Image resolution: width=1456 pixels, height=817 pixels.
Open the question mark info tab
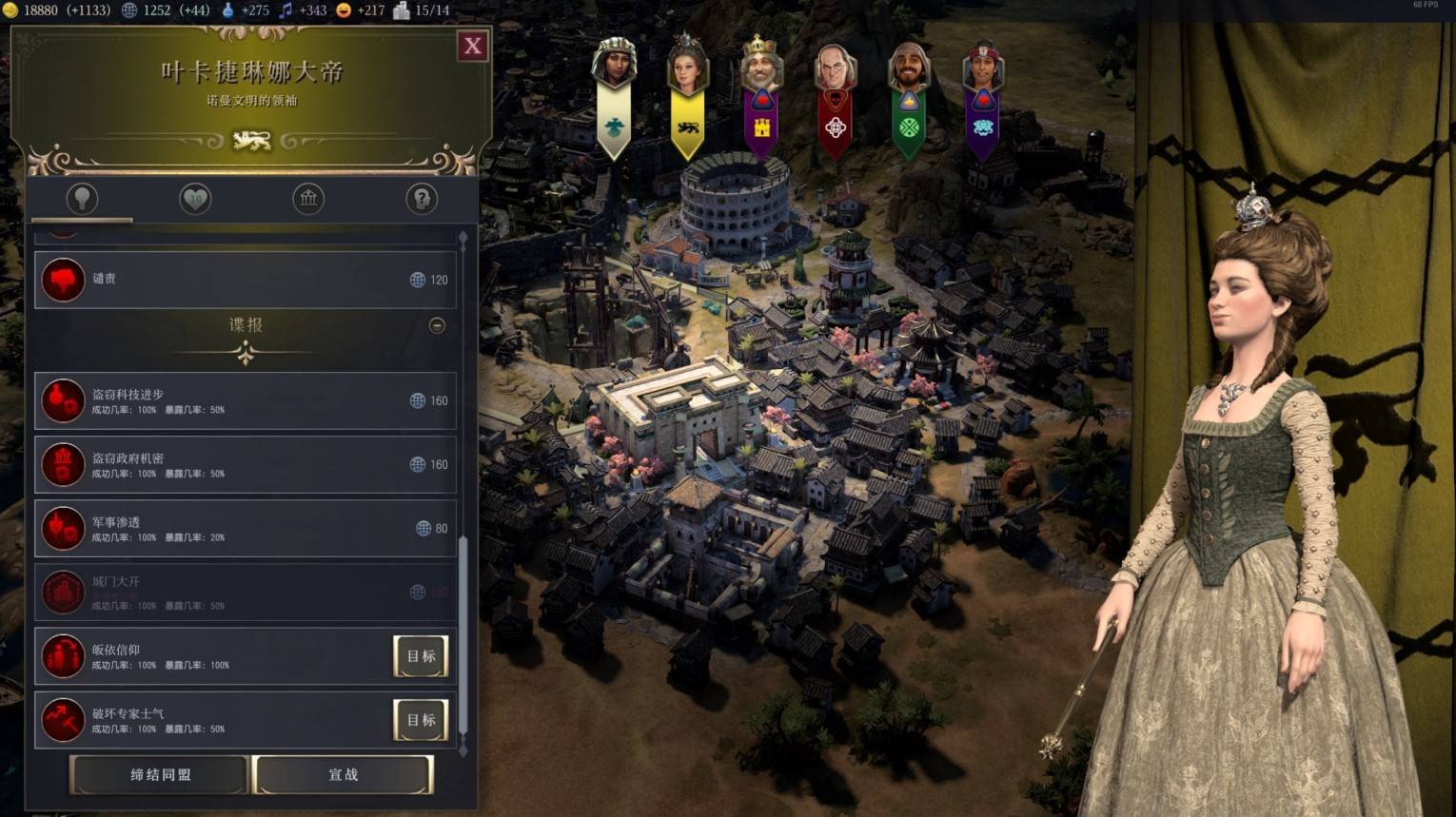[x=422, y=198]
